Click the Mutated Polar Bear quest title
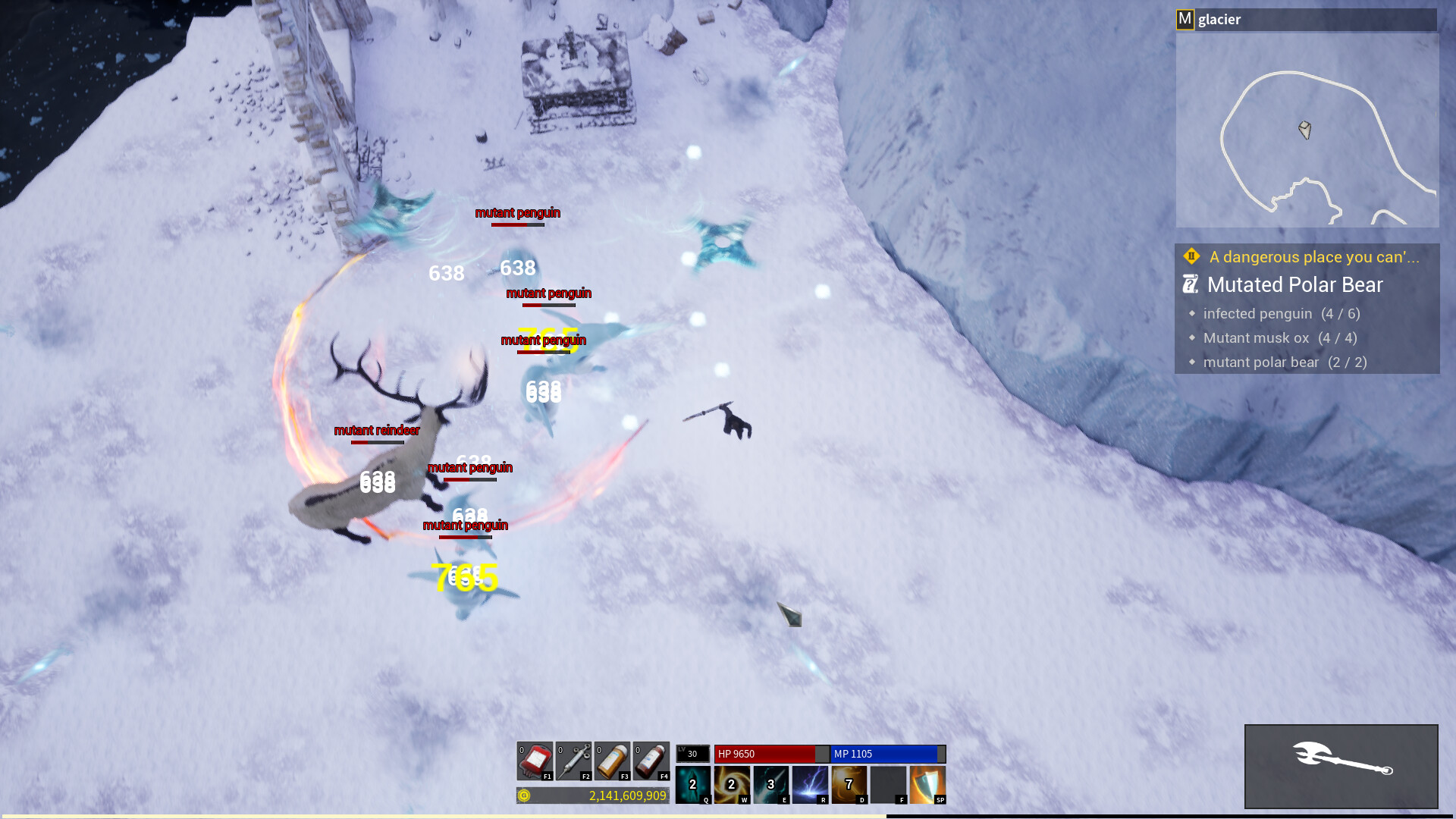Viewport: 1456px width, 819px height. pos(1294,285)
